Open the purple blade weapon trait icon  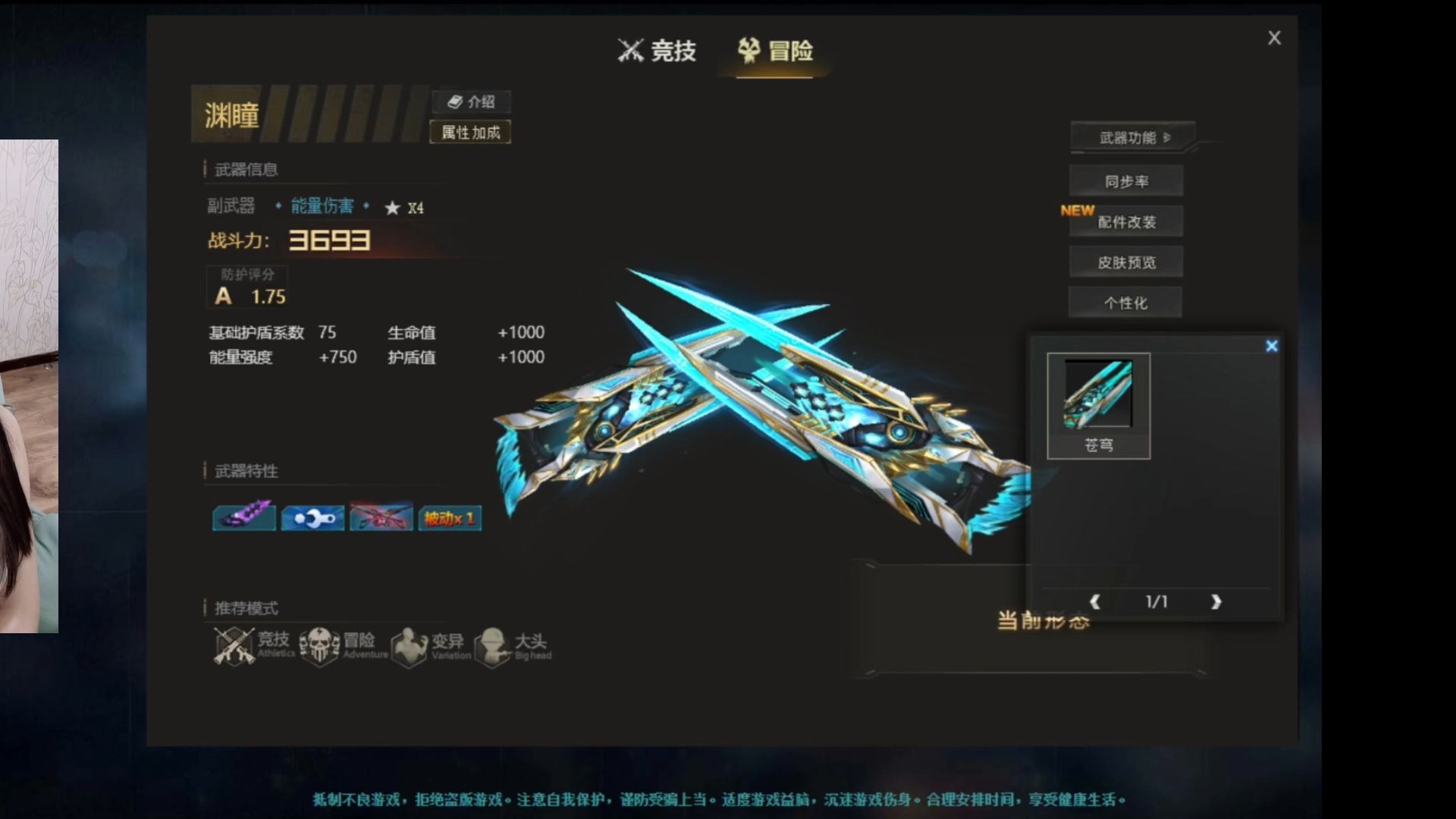pyautogui.click(x=243, y=516)
